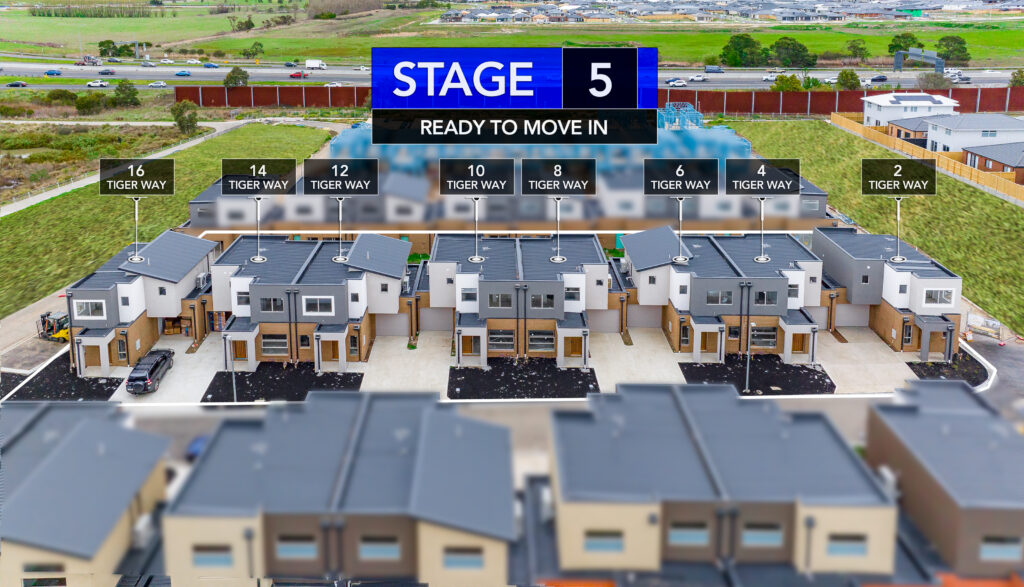Select the 8 Tiger Way label
Screen dimensions: 1024x587
(558, 177)
